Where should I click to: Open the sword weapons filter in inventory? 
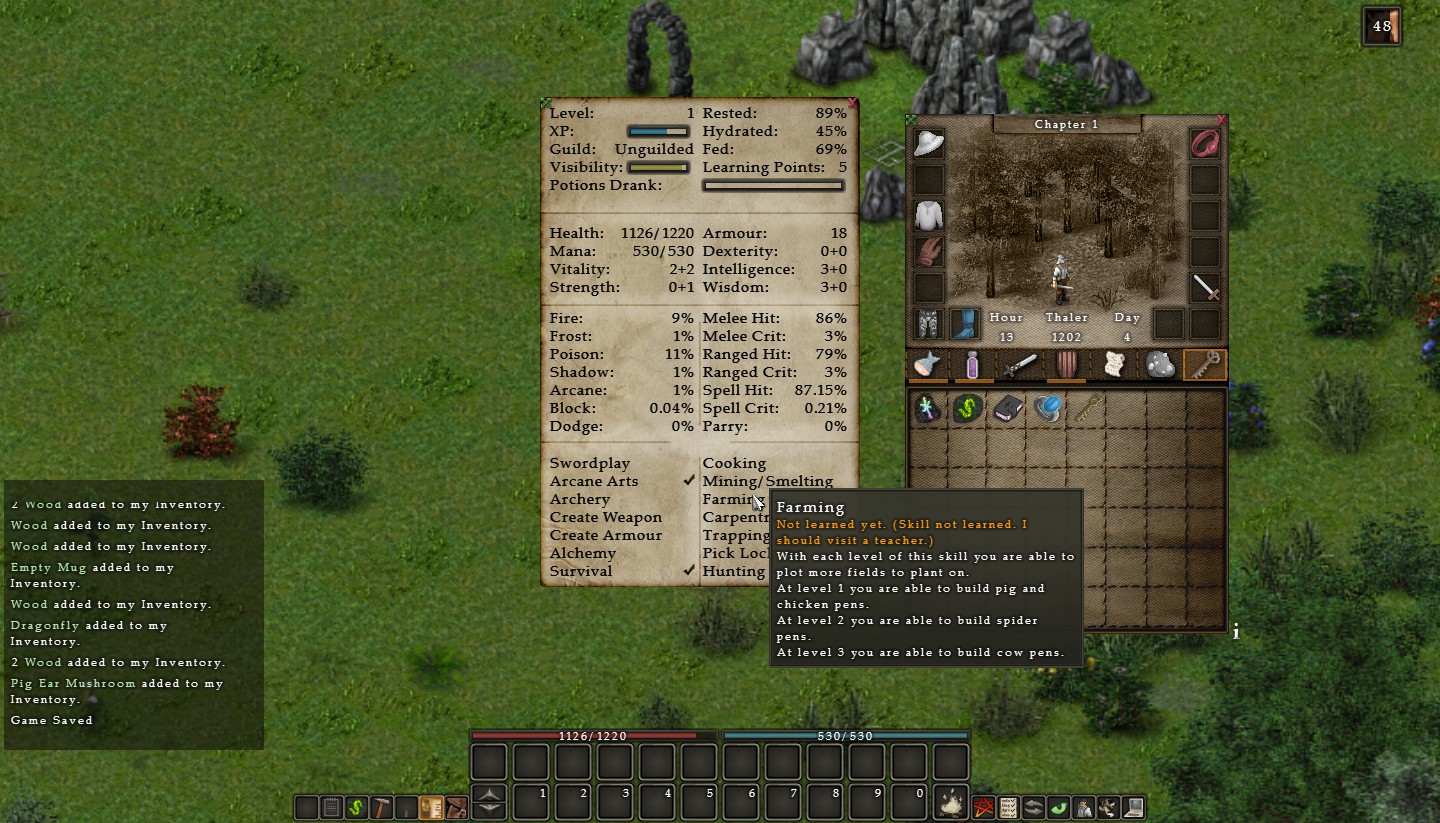(x=1018, y=366)
